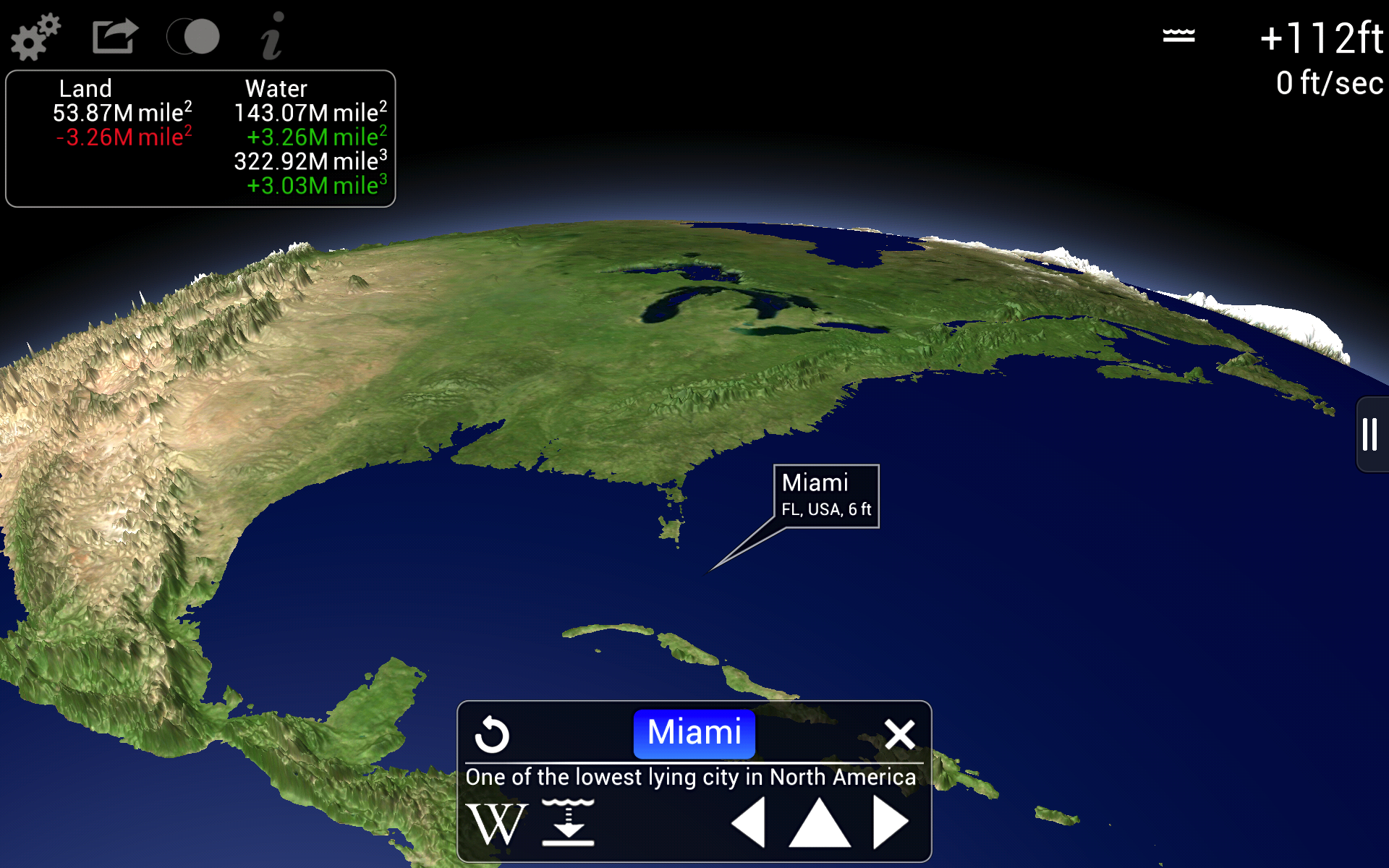The height and width of the screenshot is (868, 1389).
Task: Click the Land and Water statistics panel
Action: (200, 137)
